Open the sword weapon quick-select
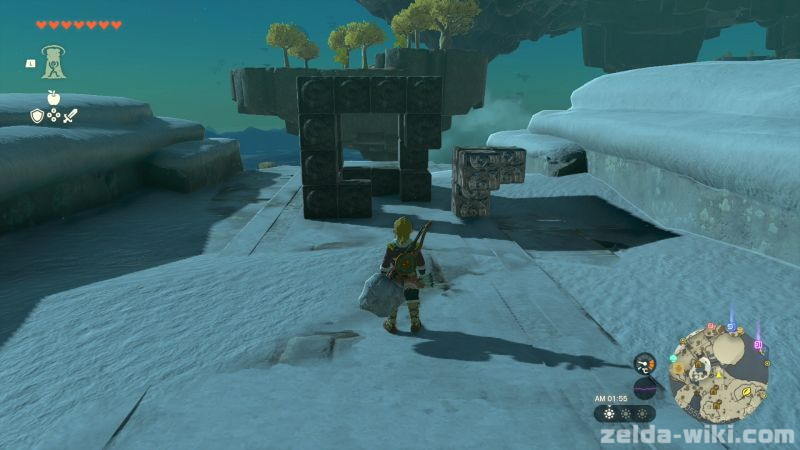The width and height of the screenshot is (800, 450). 70,116
